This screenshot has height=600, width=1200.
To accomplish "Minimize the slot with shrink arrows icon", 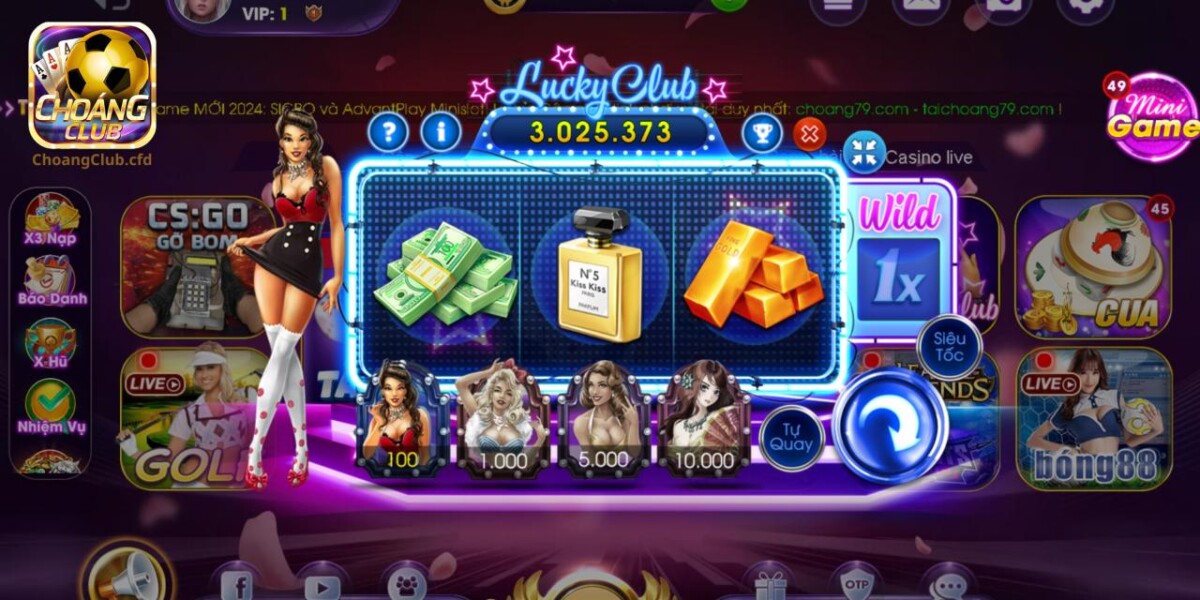I will pos(864,152).
